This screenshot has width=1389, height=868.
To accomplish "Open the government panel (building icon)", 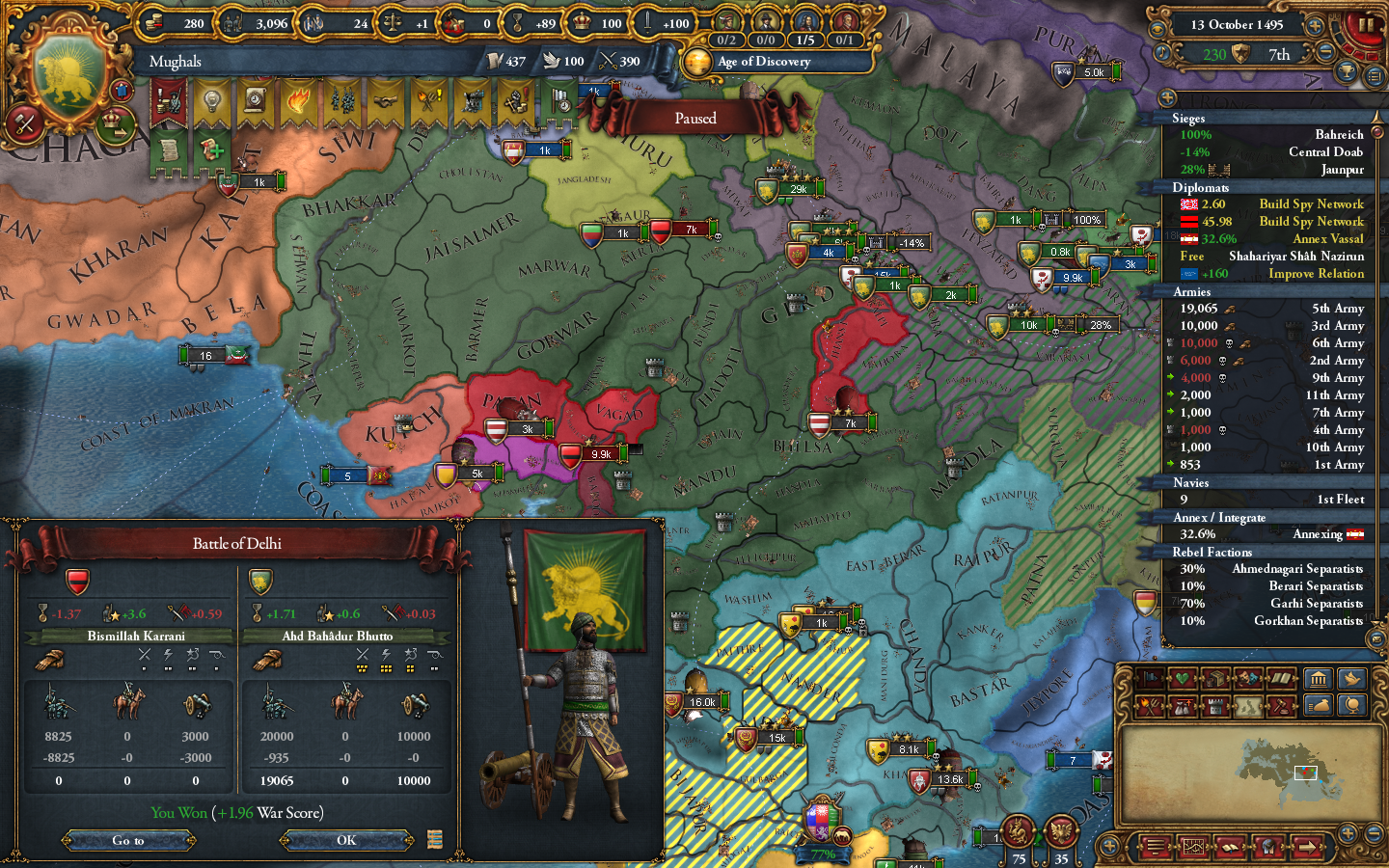I will point(1319,678).
